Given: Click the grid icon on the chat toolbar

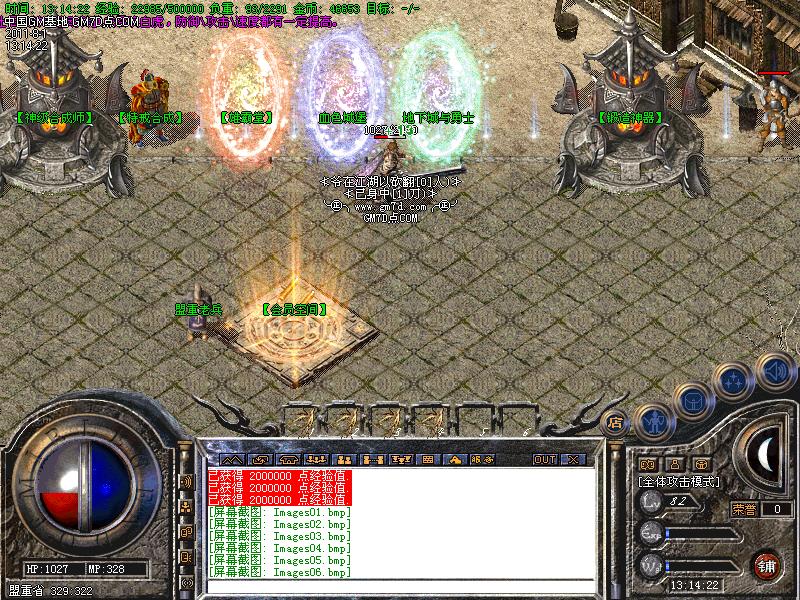Looking at the screenshot, I should 427,459.
